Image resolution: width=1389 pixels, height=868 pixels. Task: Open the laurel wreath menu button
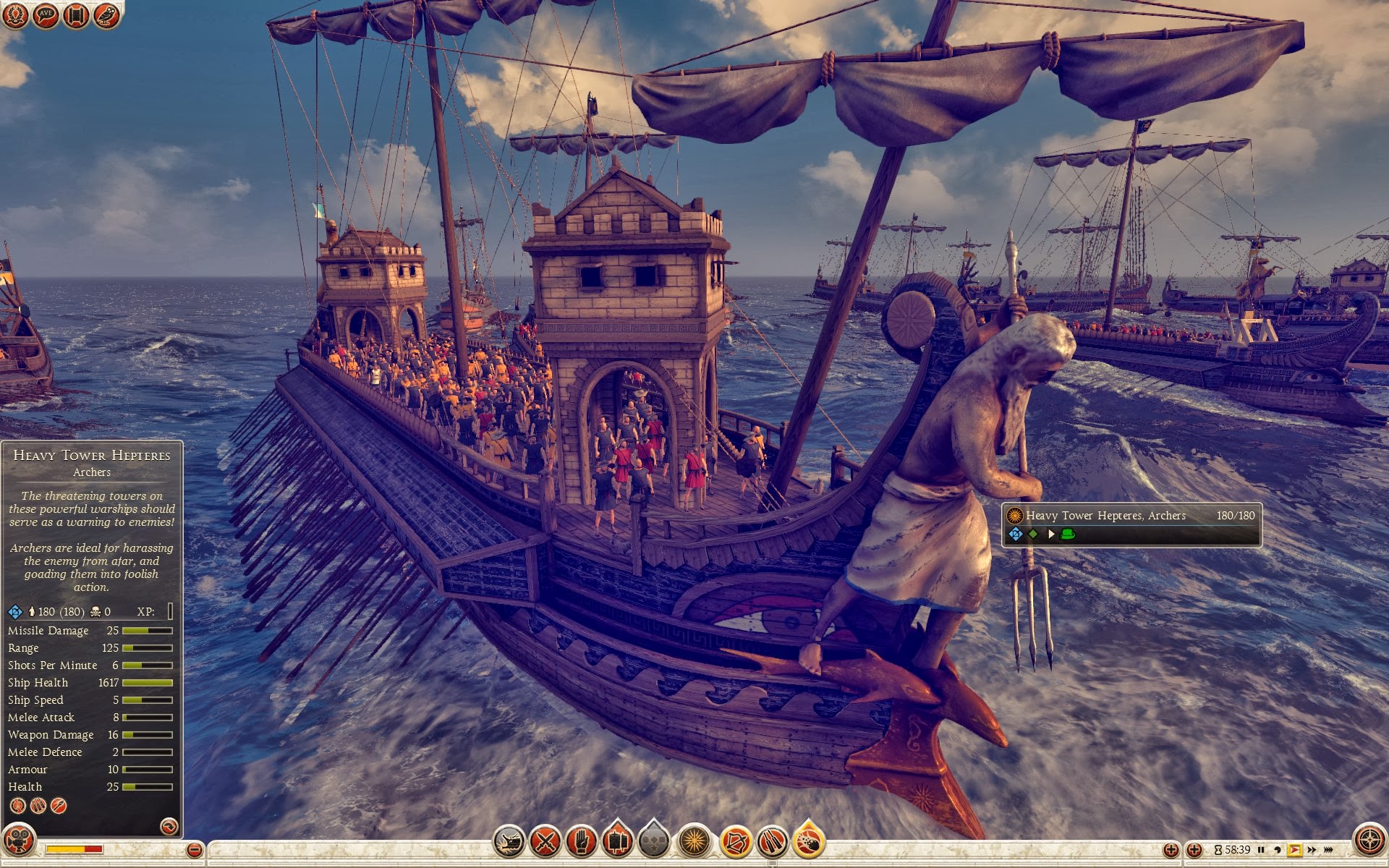[x=15, y=15]
